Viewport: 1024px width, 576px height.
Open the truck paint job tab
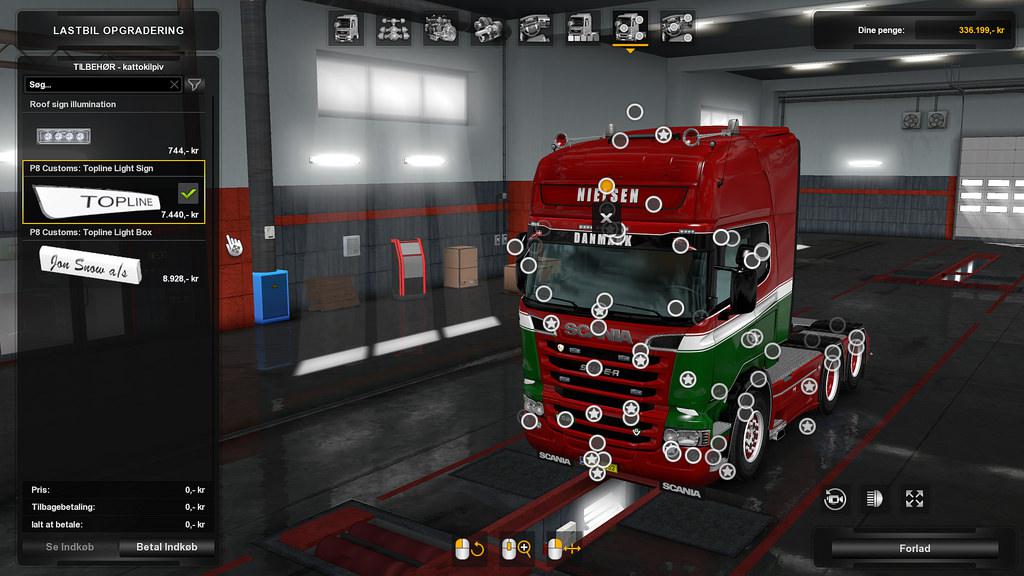point(583,29)
